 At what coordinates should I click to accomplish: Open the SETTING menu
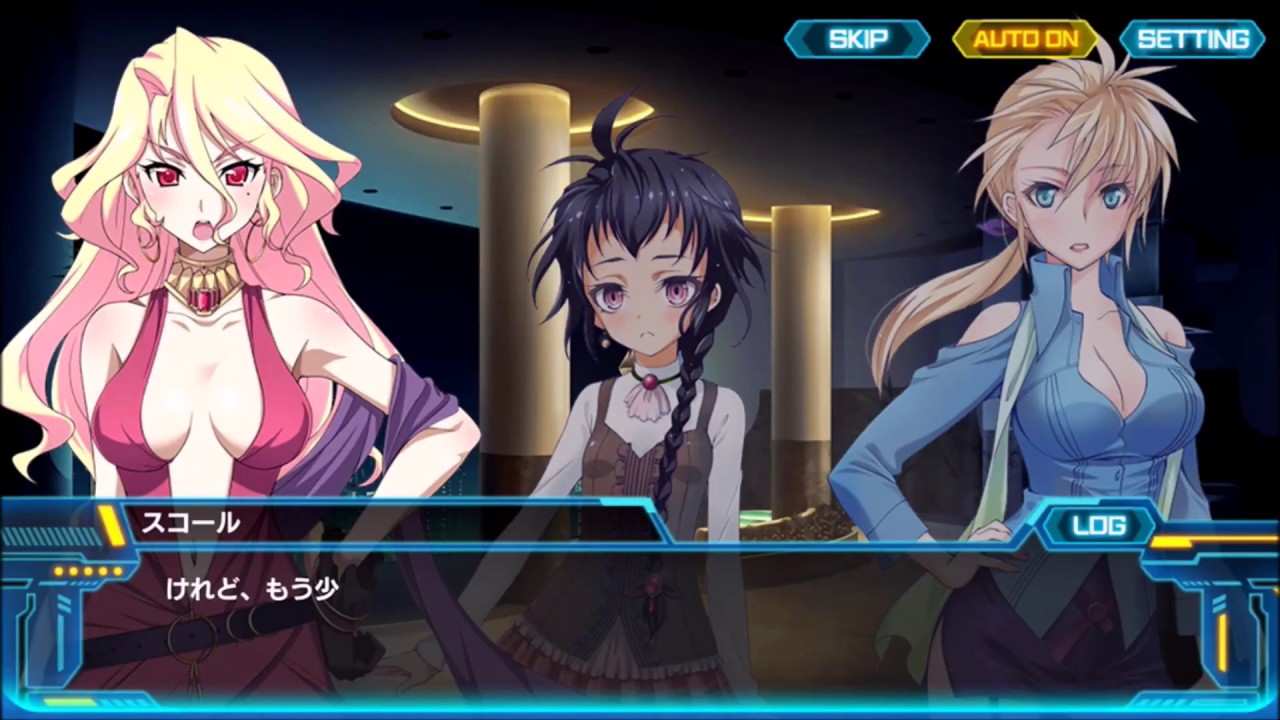click(x=1193, y=39)
